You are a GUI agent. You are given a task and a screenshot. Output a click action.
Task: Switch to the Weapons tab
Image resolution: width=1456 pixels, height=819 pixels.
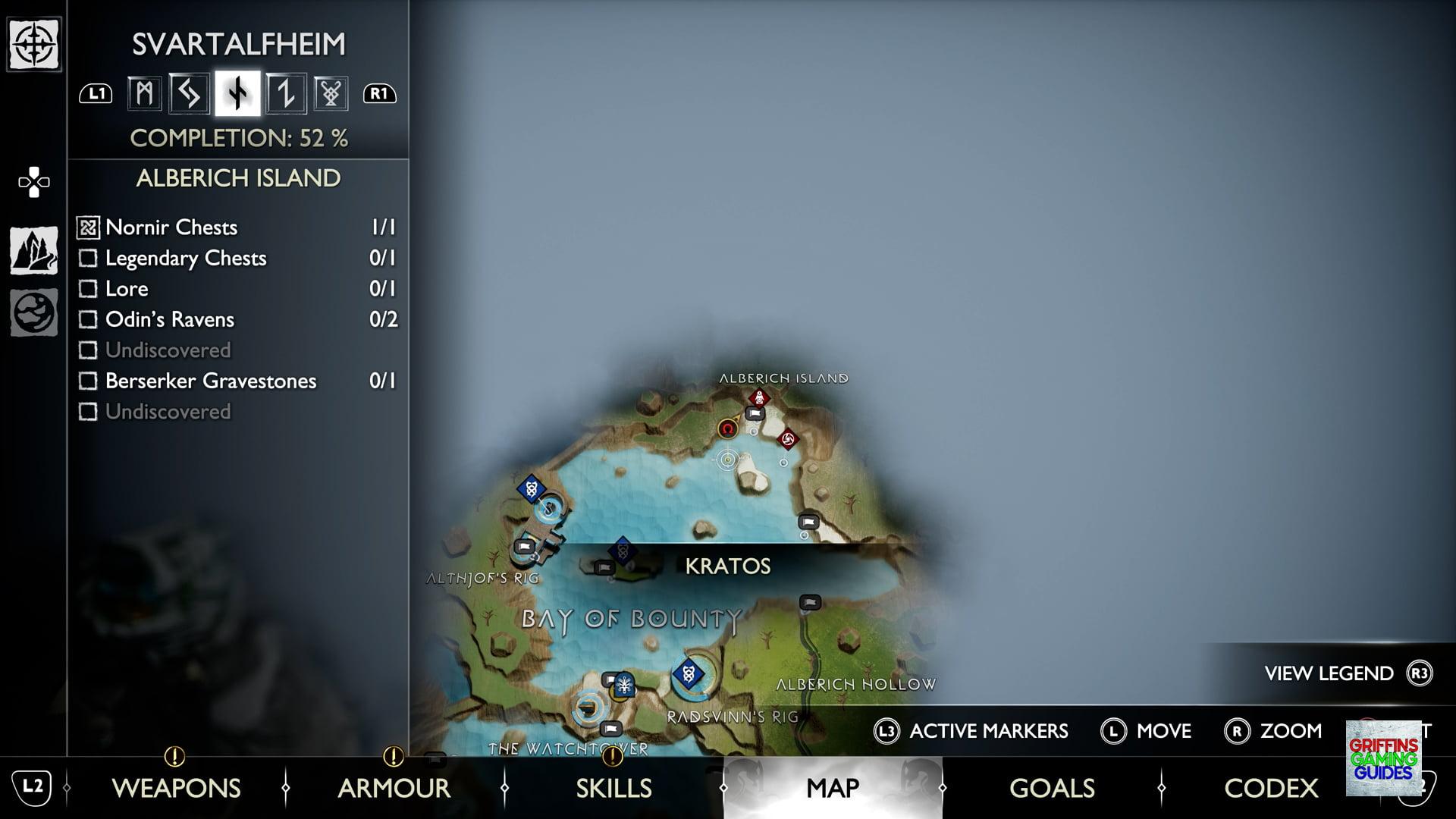tap(176, 788)
